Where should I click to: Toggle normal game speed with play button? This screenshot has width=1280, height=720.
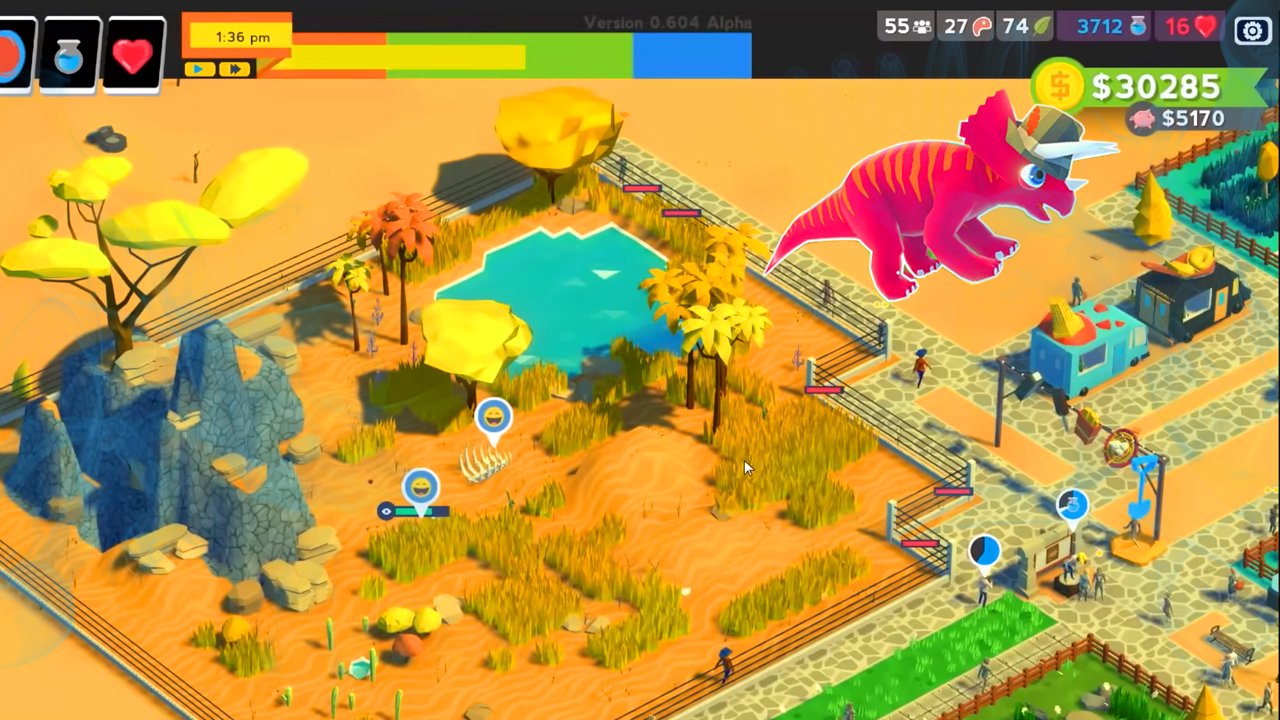point(198,69)
